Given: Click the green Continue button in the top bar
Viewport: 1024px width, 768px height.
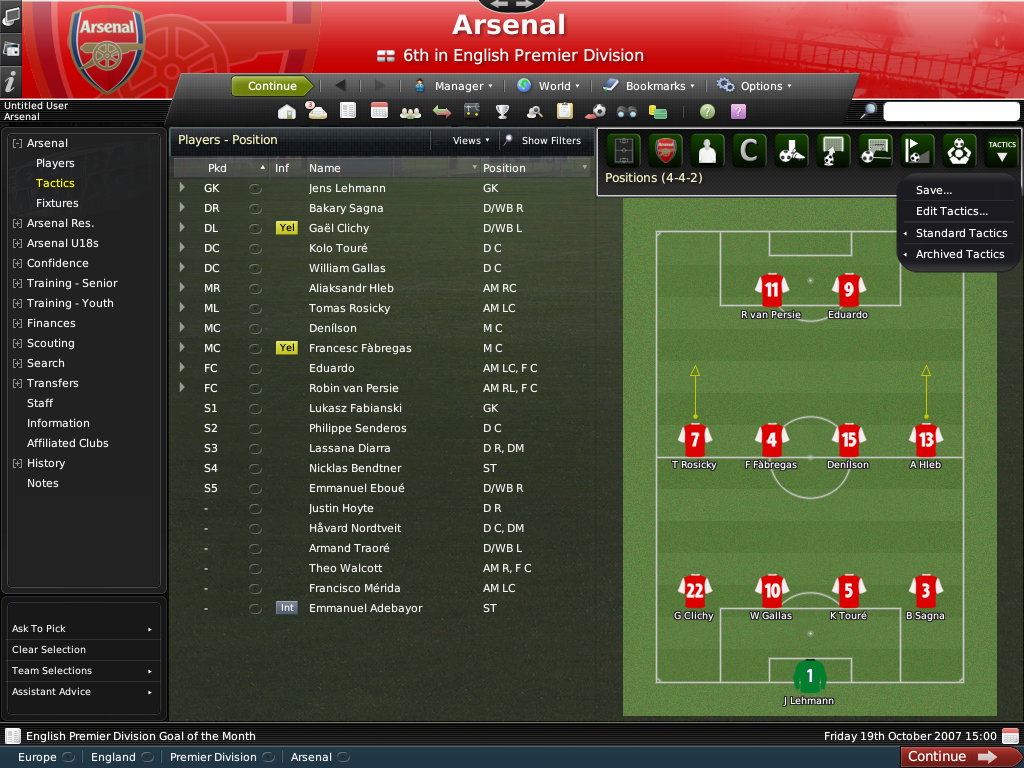Looking at the screenshot, I should click(272, 86).
